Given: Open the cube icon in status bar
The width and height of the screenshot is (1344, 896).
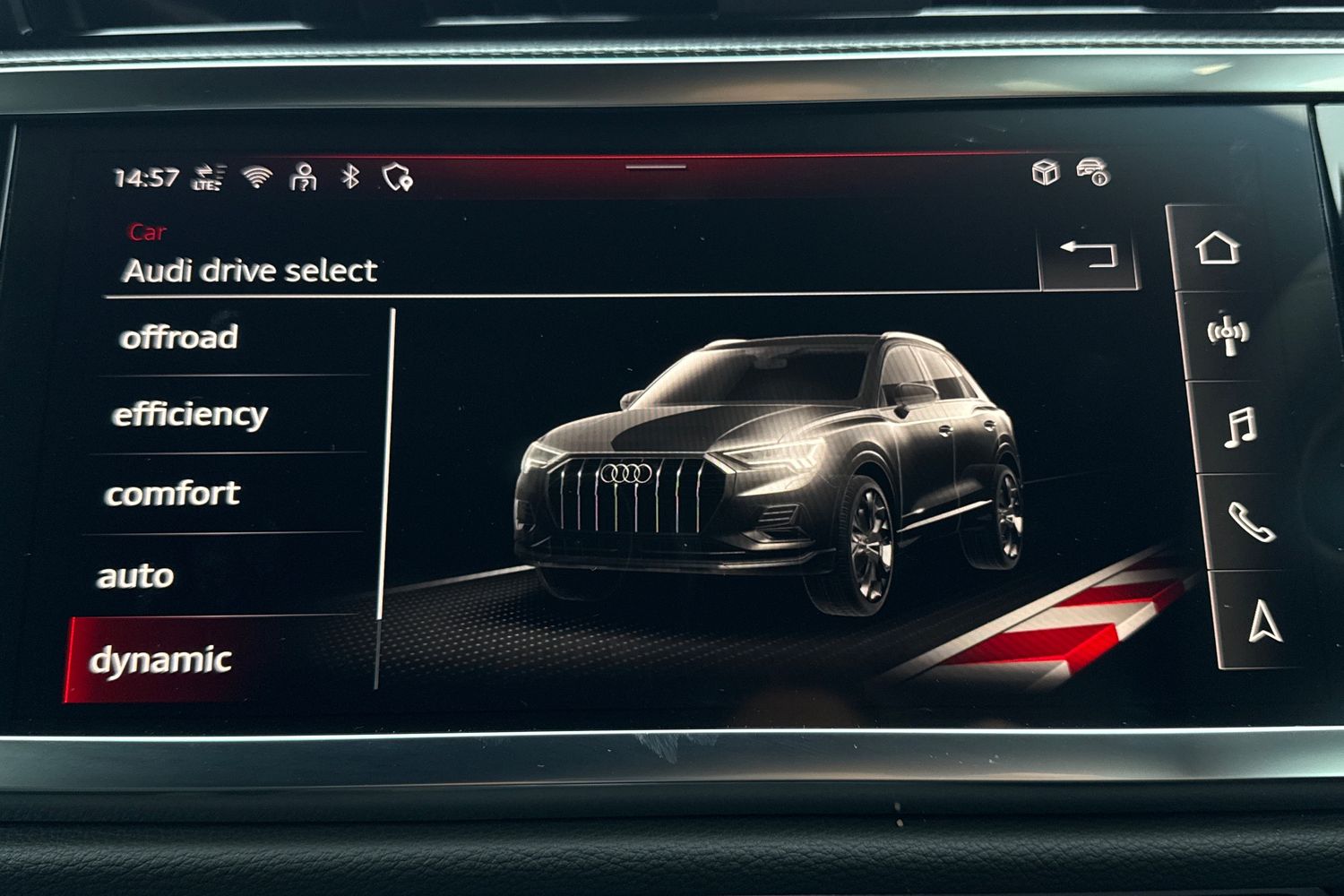Looking at the screenshot, I should coord(1045,172).
